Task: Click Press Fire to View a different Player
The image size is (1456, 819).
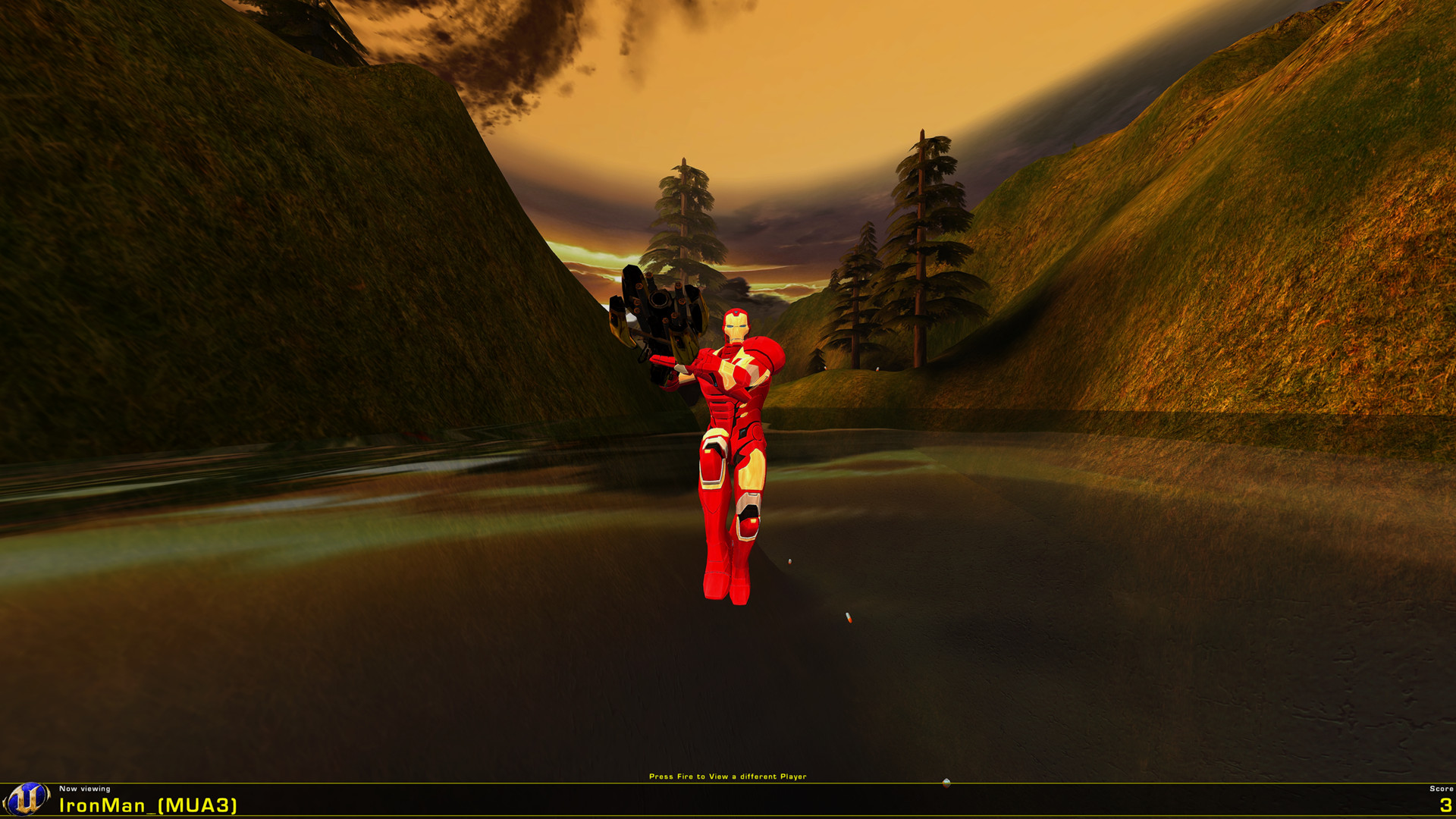Action: pyautogui.click(x=730, y=776)
